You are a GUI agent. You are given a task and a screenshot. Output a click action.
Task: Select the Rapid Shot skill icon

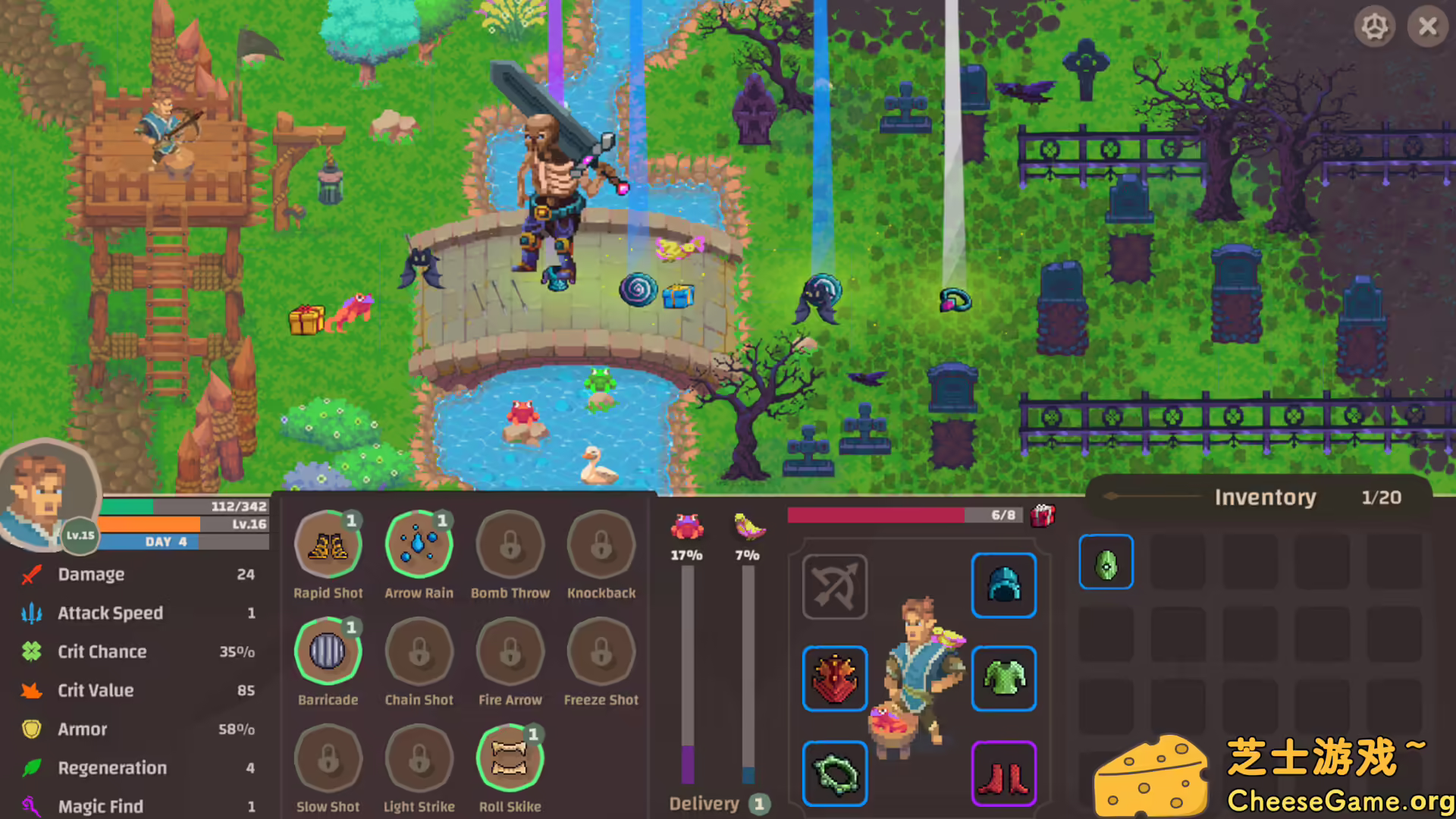(x=328, y=543)
